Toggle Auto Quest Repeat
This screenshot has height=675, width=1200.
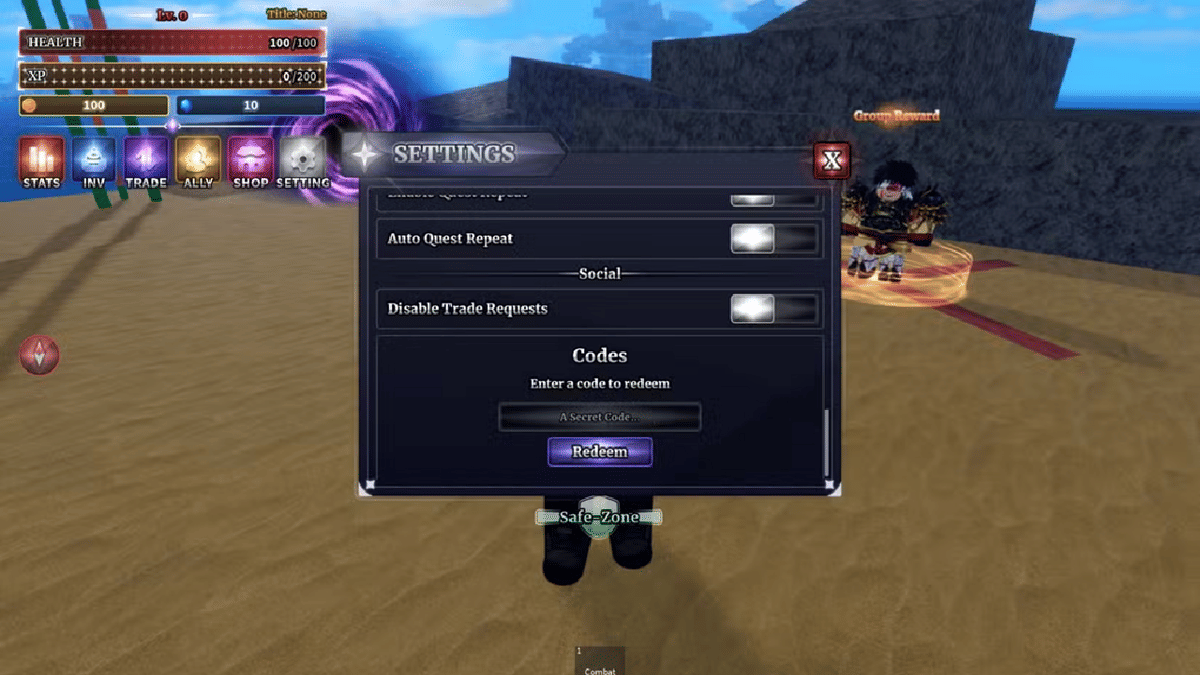click(x=774, y=239)
